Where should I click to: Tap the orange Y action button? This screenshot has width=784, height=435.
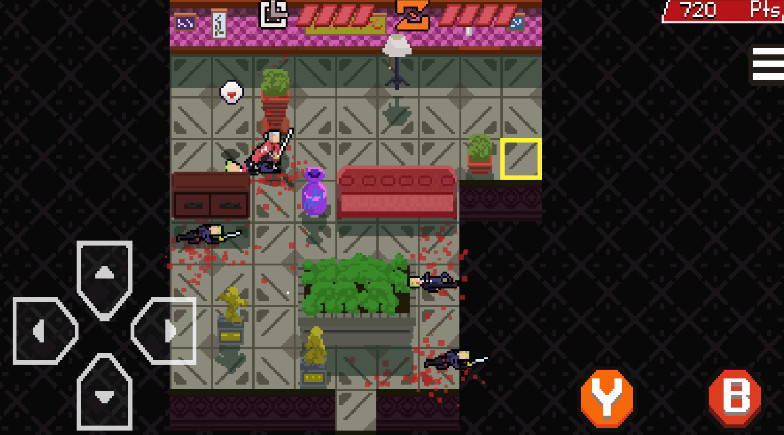(607, 398)
